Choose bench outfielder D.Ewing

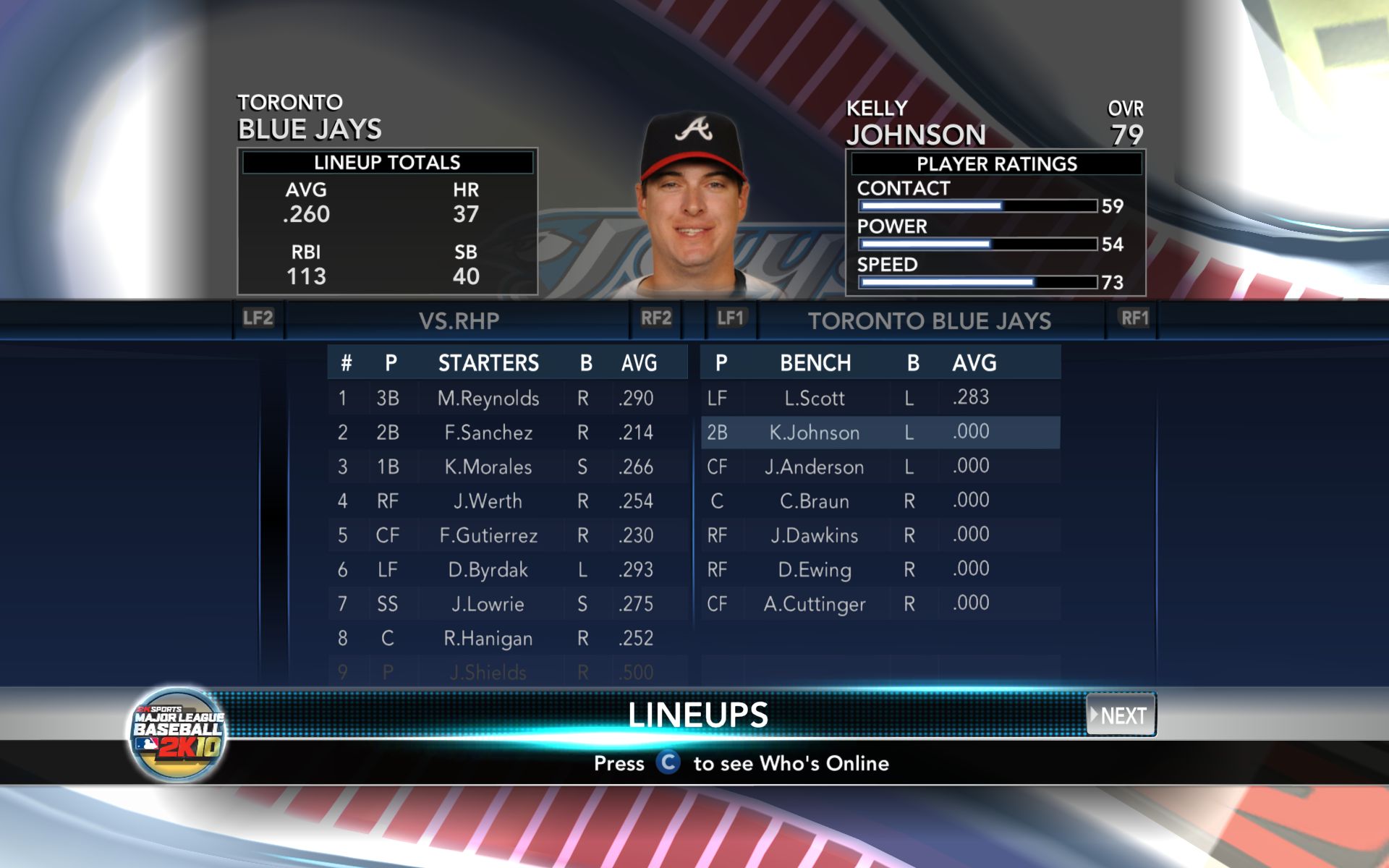(815, 570)
